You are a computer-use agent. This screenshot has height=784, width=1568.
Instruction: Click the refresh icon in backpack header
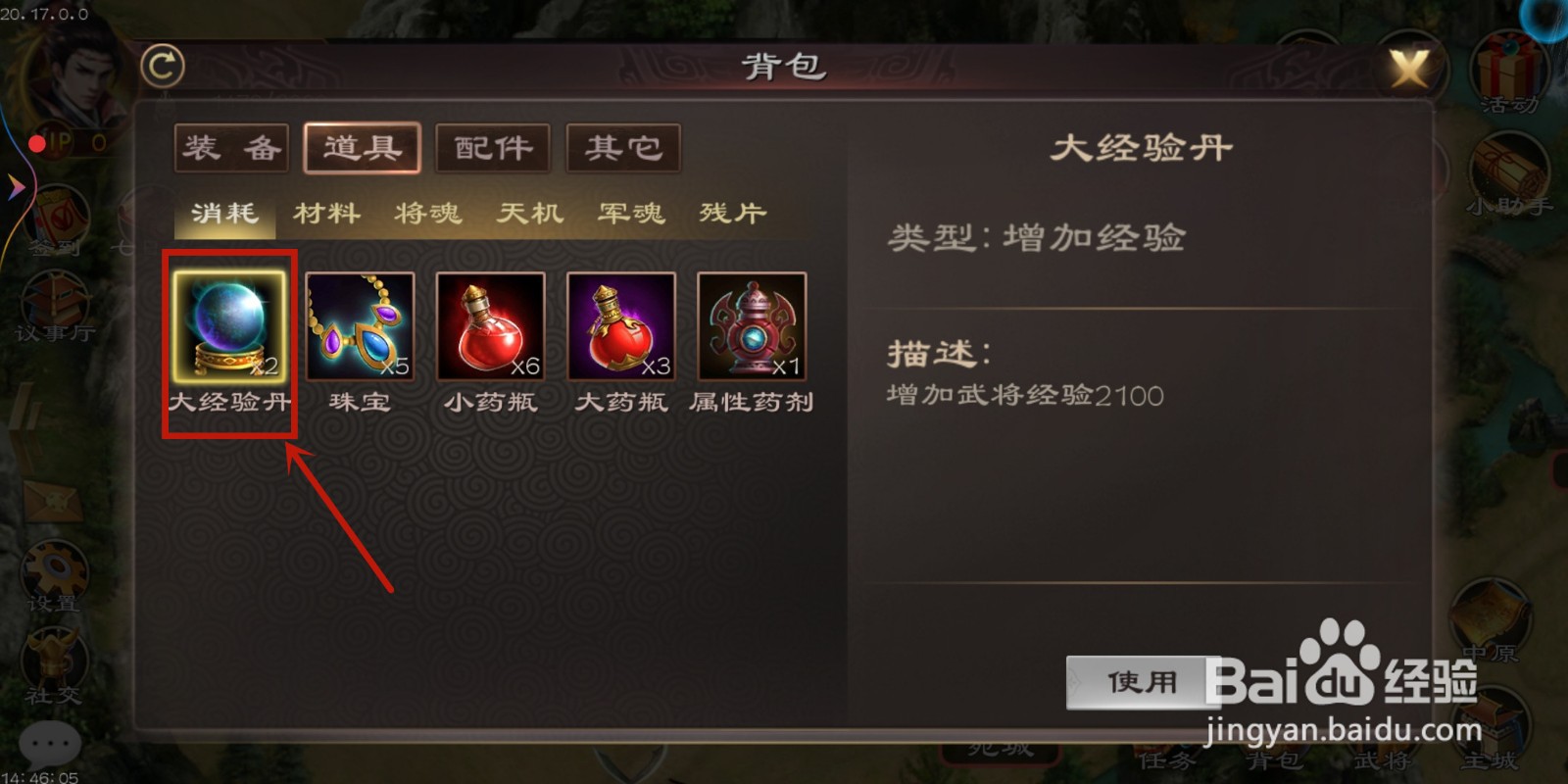pos(165,66)
